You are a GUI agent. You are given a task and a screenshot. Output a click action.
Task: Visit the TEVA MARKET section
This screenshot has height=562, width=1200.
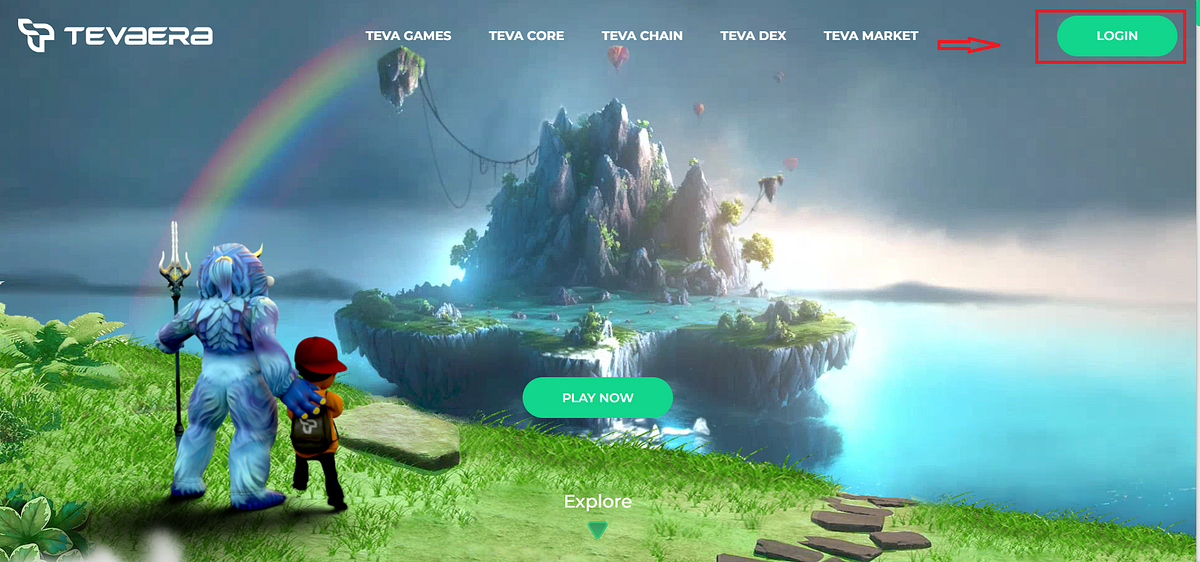(870, 36)
